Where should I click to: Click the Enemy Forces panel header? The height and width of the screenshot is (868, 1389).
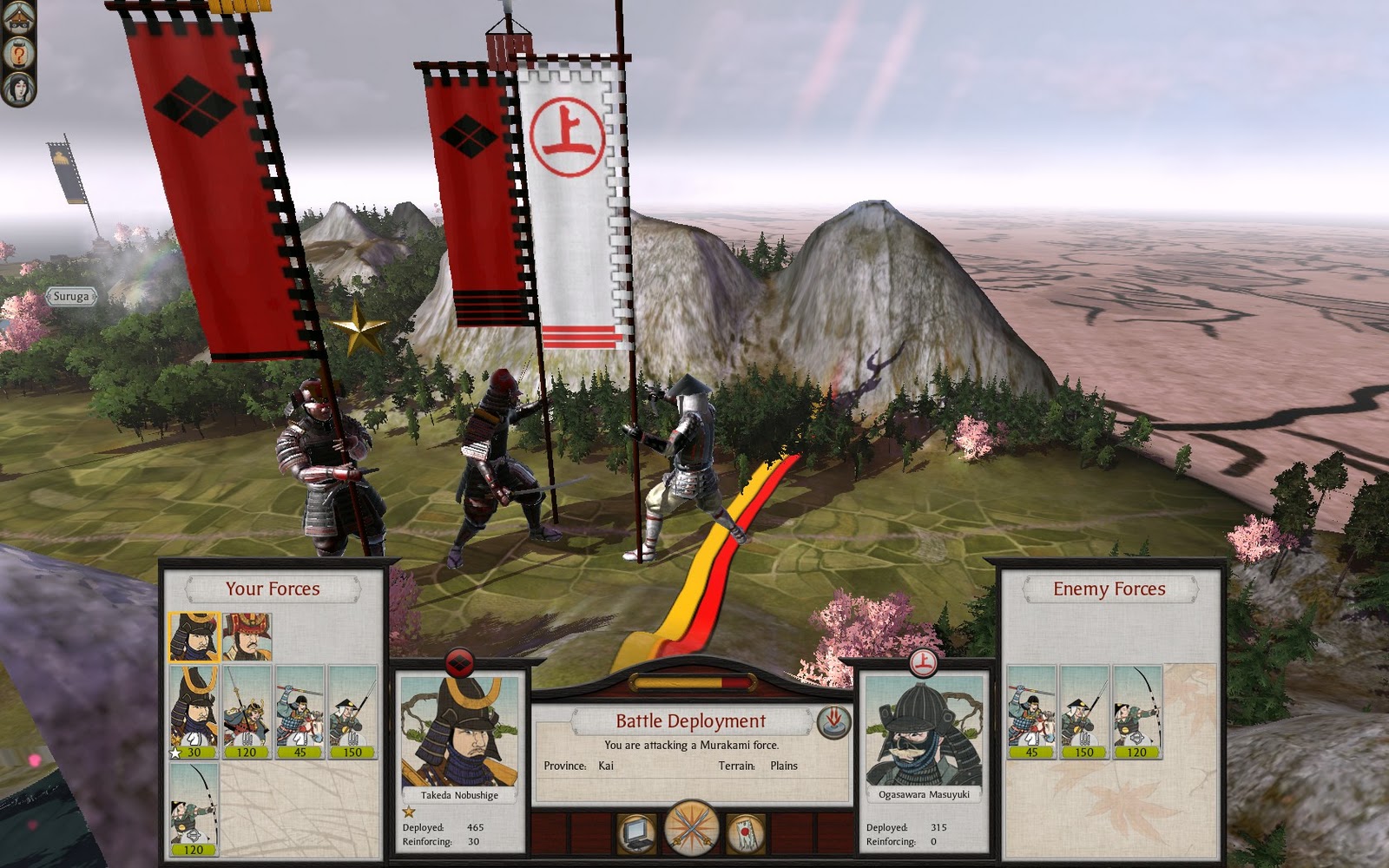[1109, 588]
